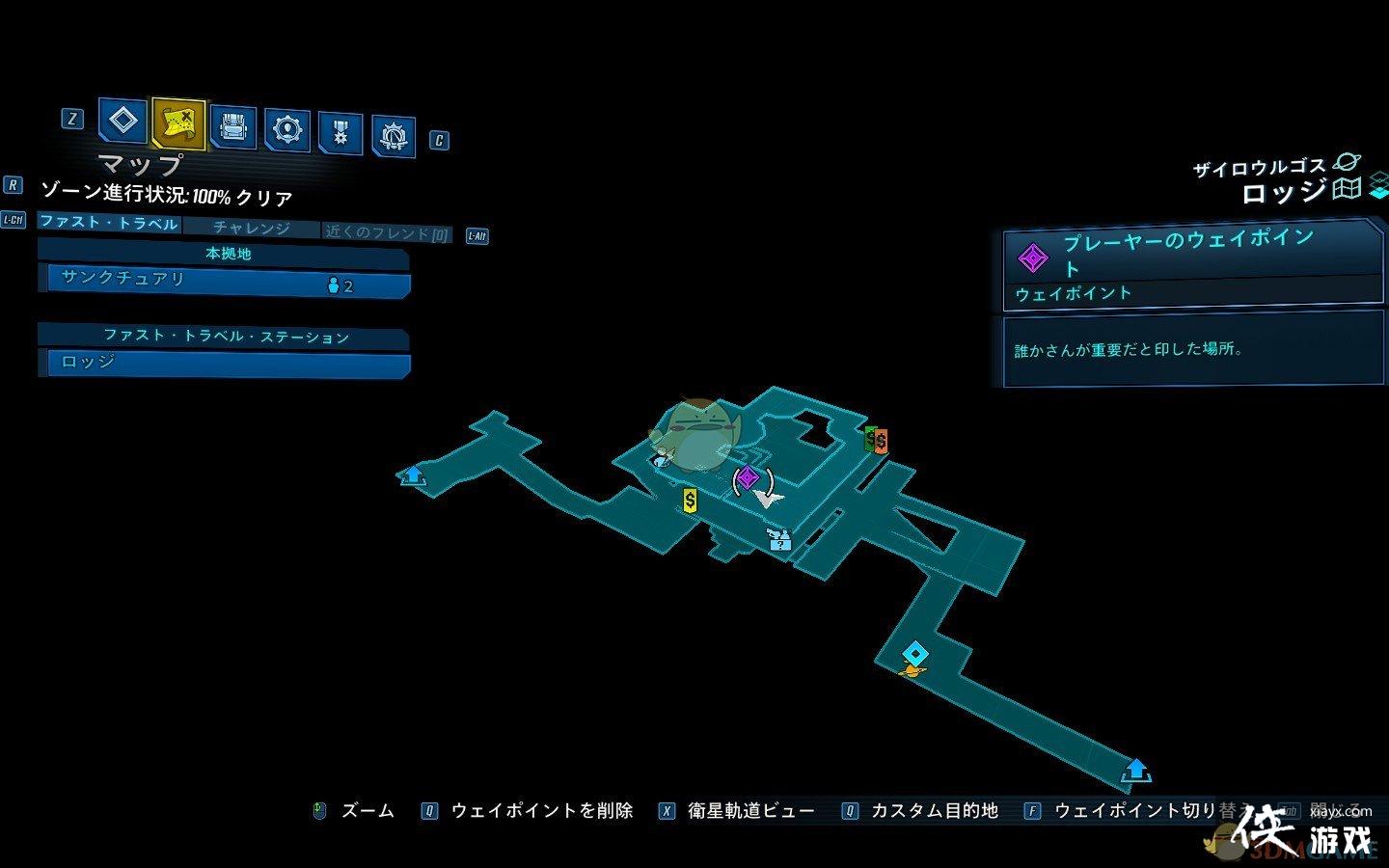Open the medal guardian rank tab
Image resolution: width=1389 pixels, height=868 pixels.
click(340, 133)
